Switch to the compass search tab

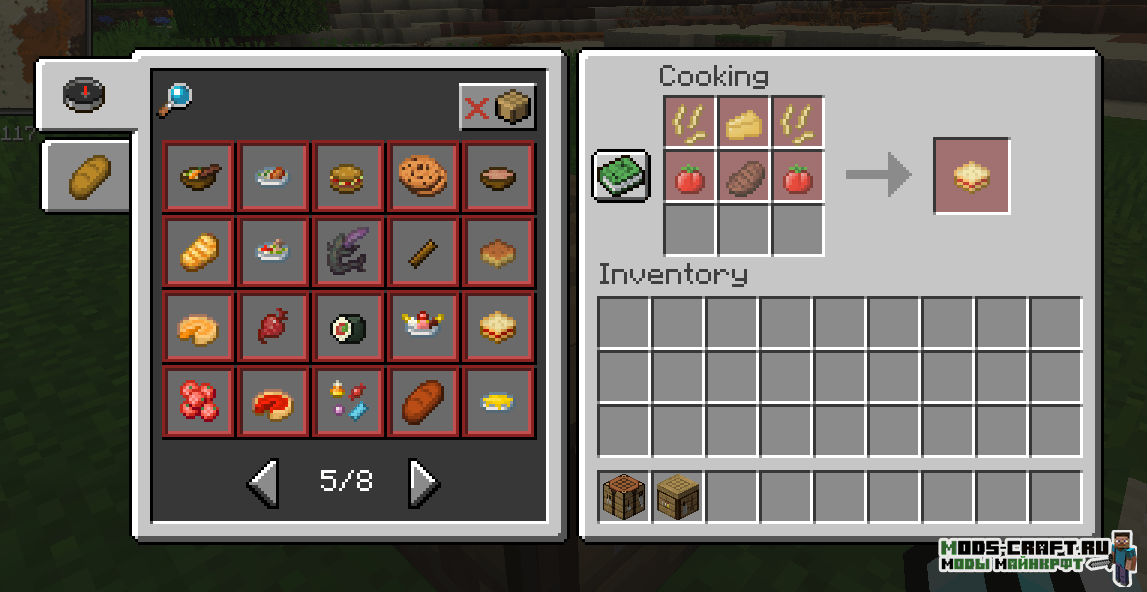(x=84, y=94)
